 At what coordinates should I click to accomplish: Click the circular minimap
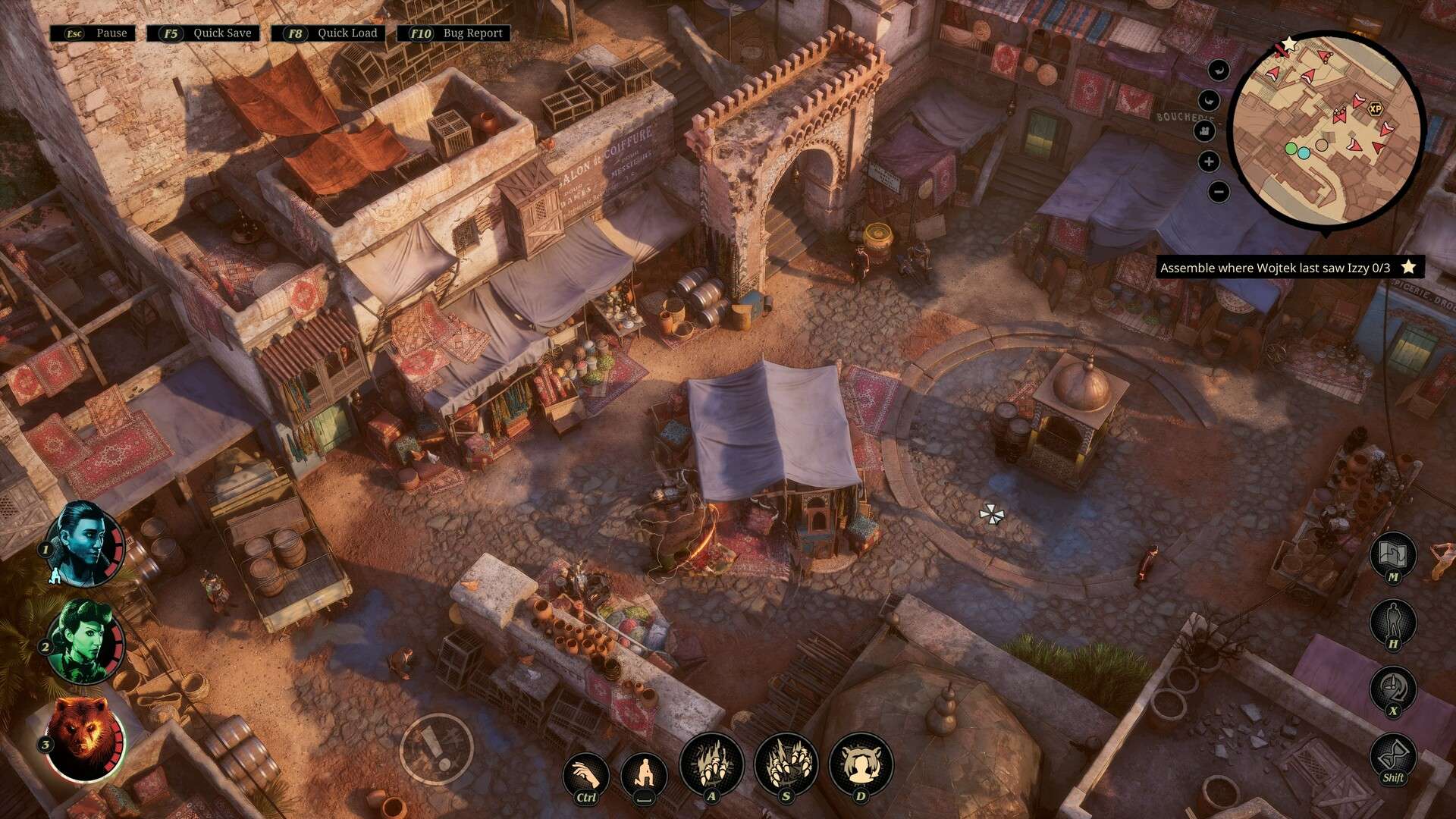(1326, 129)
